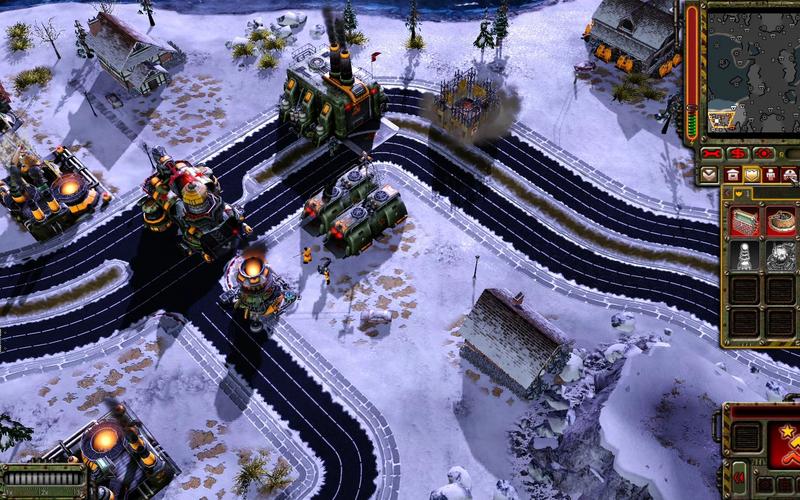The width and height of the screenshot is (800, 500).
Task: Open the structures production tab with house icon
Action: [731, 175]
